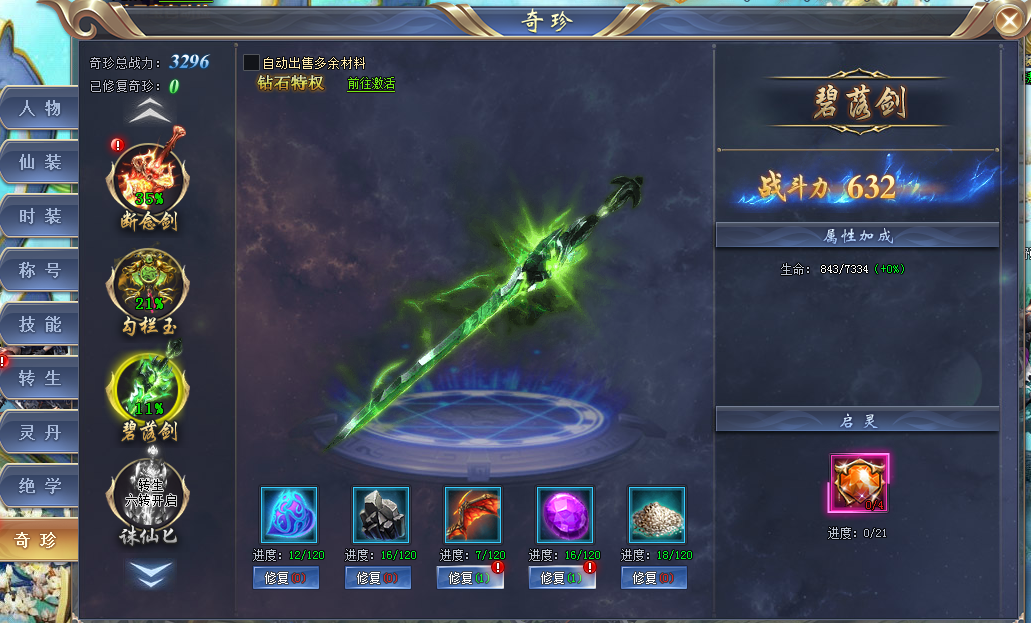
Task: Close the 奇珍 window
Action: click(x=1009, y=21)
